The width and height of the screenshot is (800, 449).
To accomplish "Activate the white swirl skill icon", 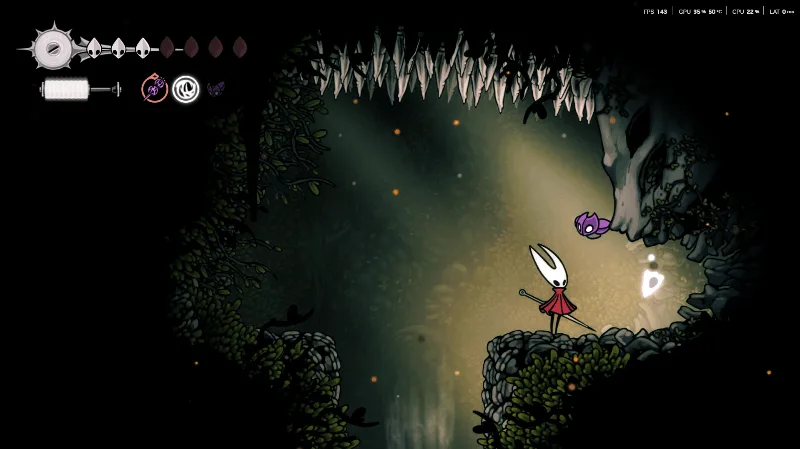I will tap(185, 89).
